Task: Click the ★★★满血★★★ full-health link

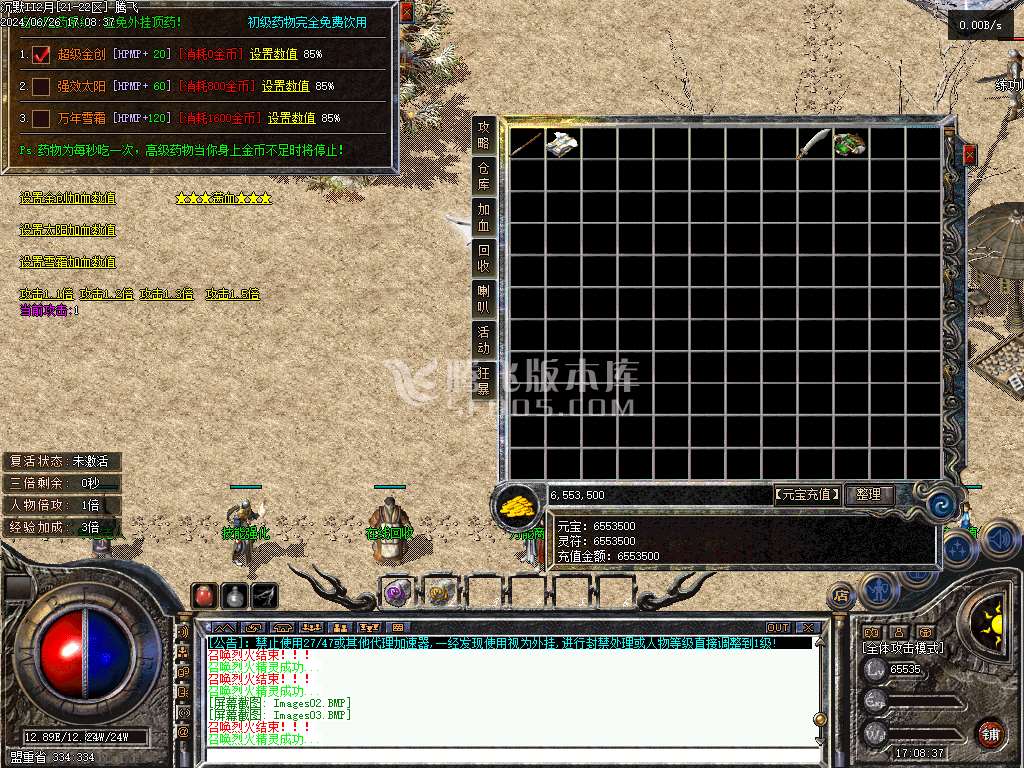Action: [x=223, y=198]
